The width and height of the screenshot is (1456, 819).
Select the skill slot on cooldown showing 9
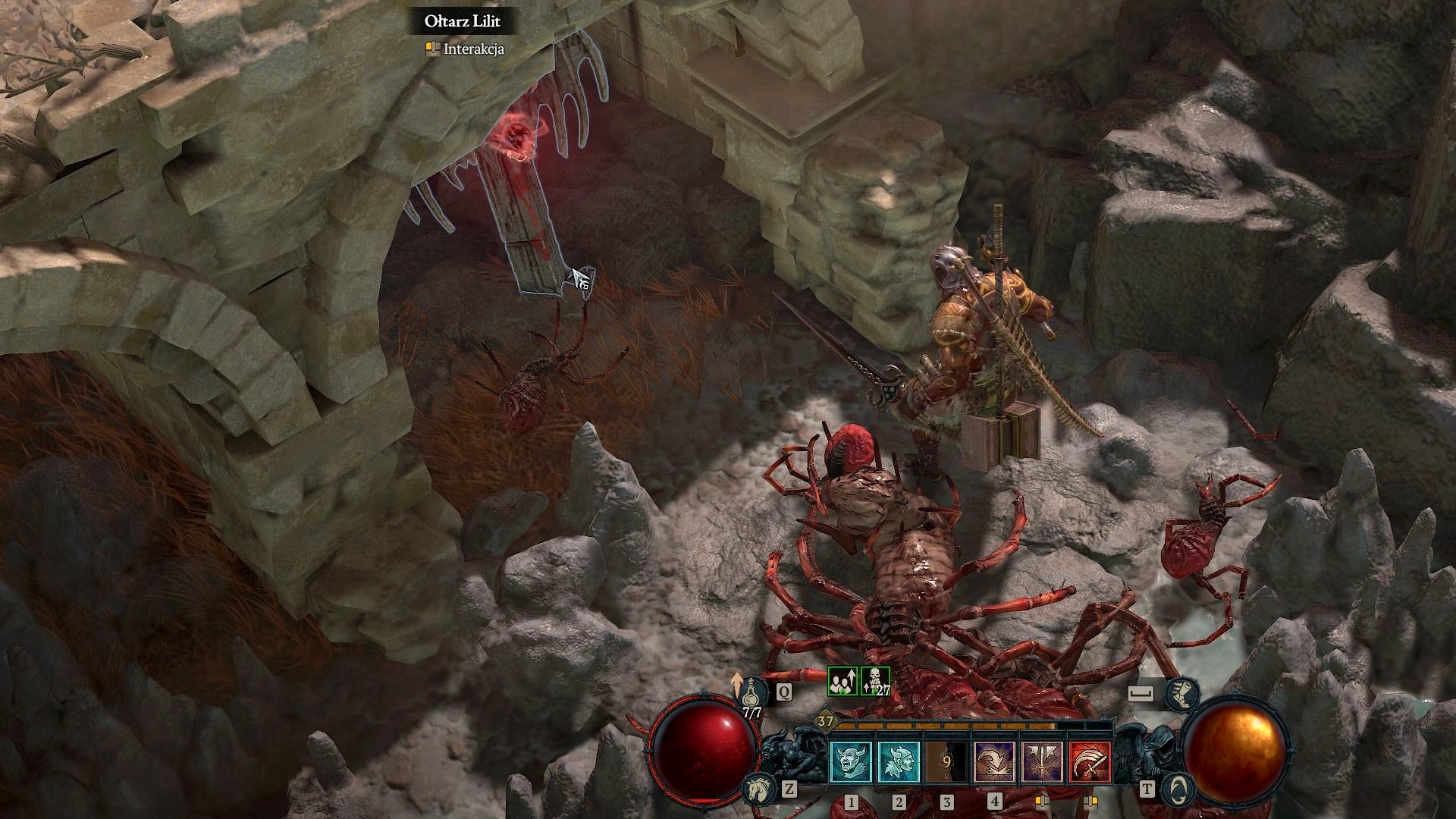click(x=946, y=761)
